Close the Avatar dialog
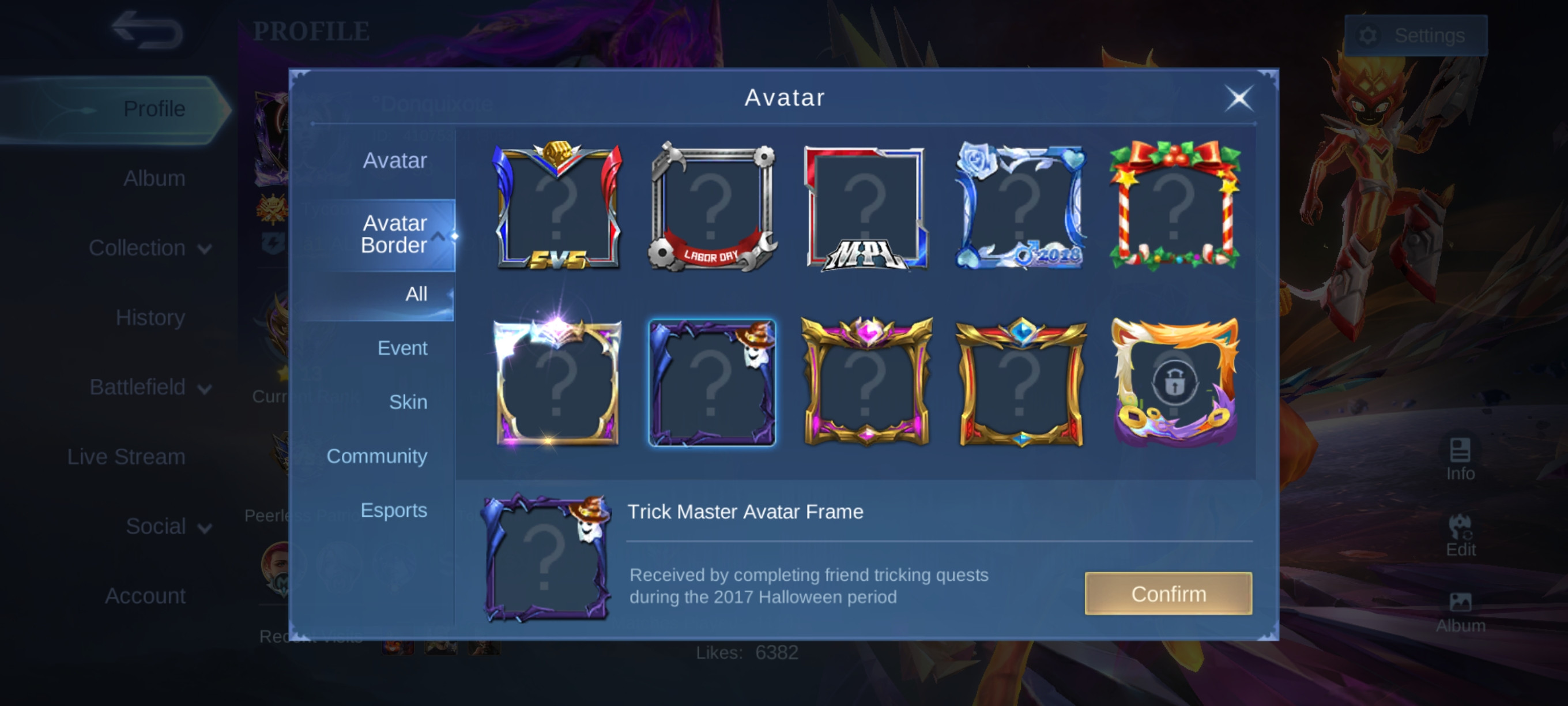Screen dimensions: 1568x706 pos(1239,98)
